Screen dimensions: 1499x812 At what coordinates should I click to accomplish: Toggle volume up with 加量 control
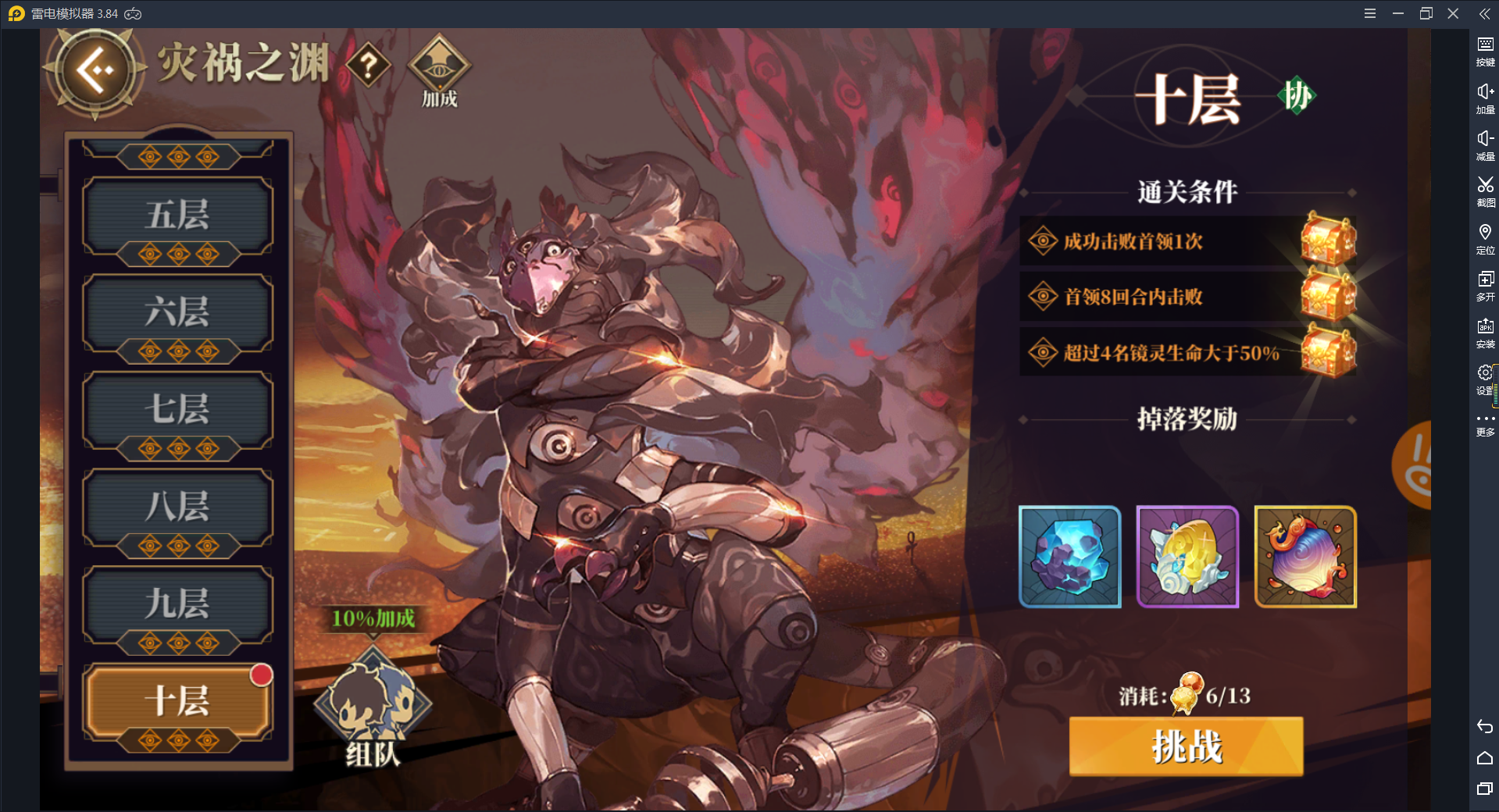click(1485, 98)
